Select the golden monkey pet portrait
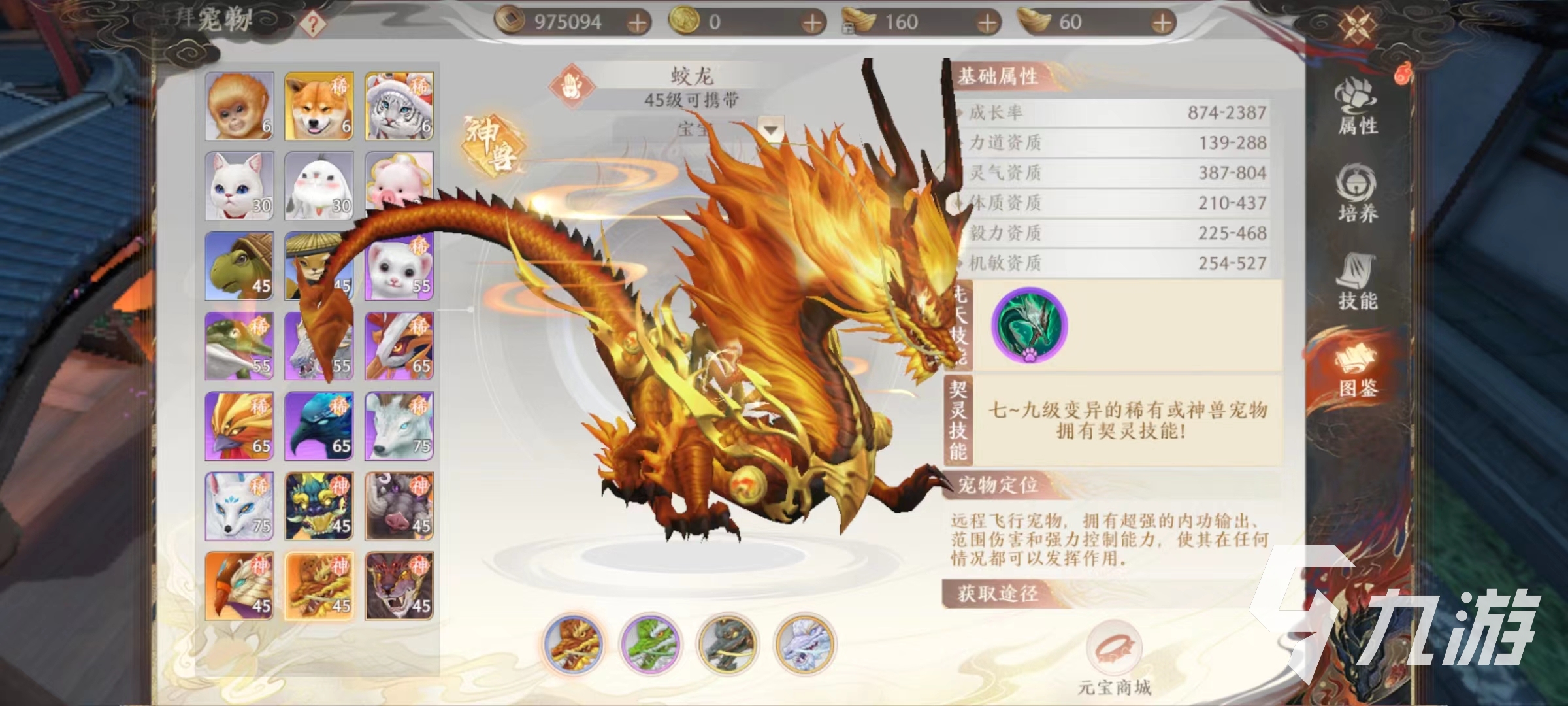 [239, 106]
